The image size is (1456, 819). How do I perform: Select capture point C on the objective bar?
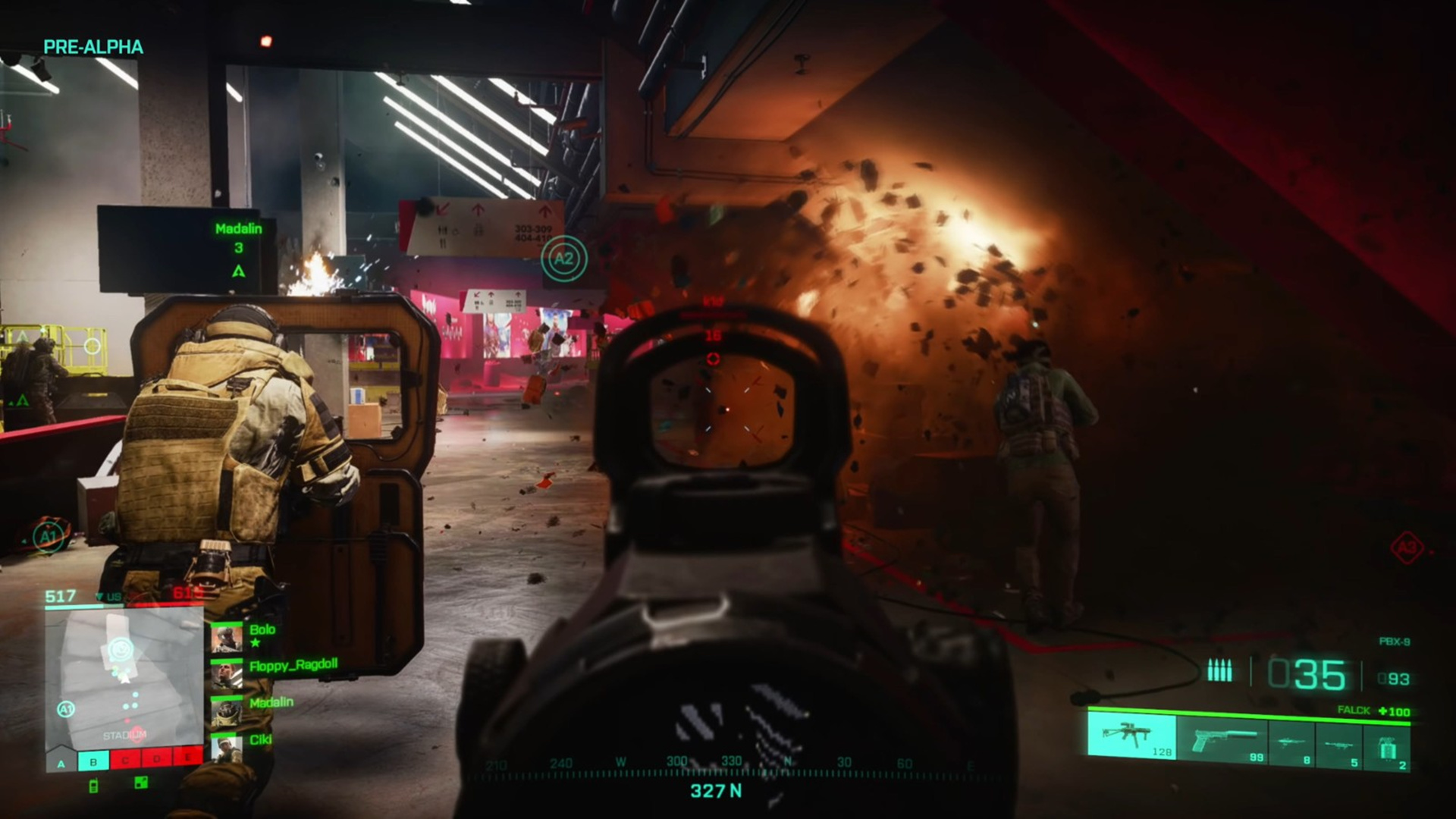point(125,759)
